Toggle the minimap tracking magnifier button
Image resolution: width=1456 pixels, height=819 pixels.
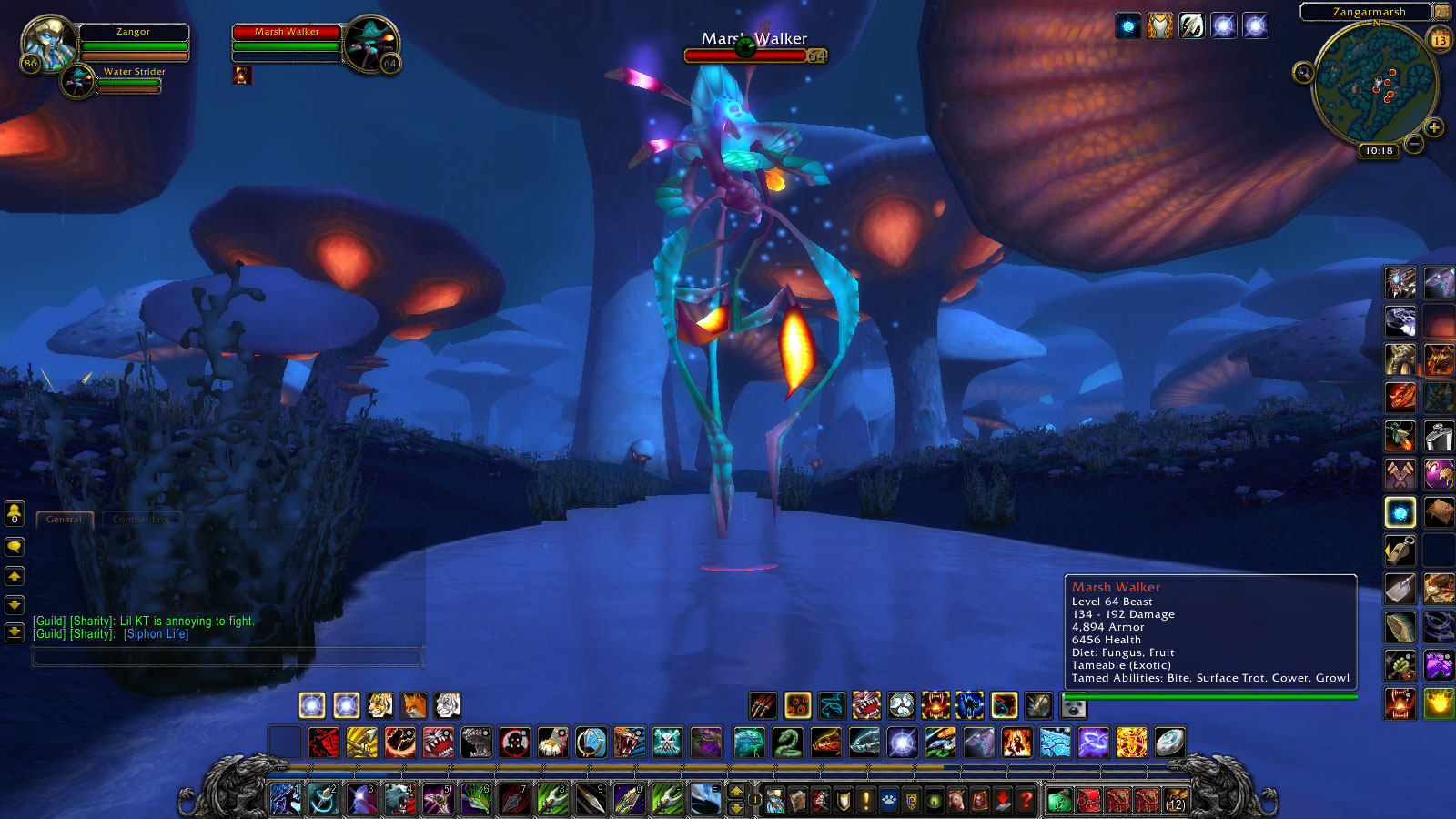tap(1303, 72)
